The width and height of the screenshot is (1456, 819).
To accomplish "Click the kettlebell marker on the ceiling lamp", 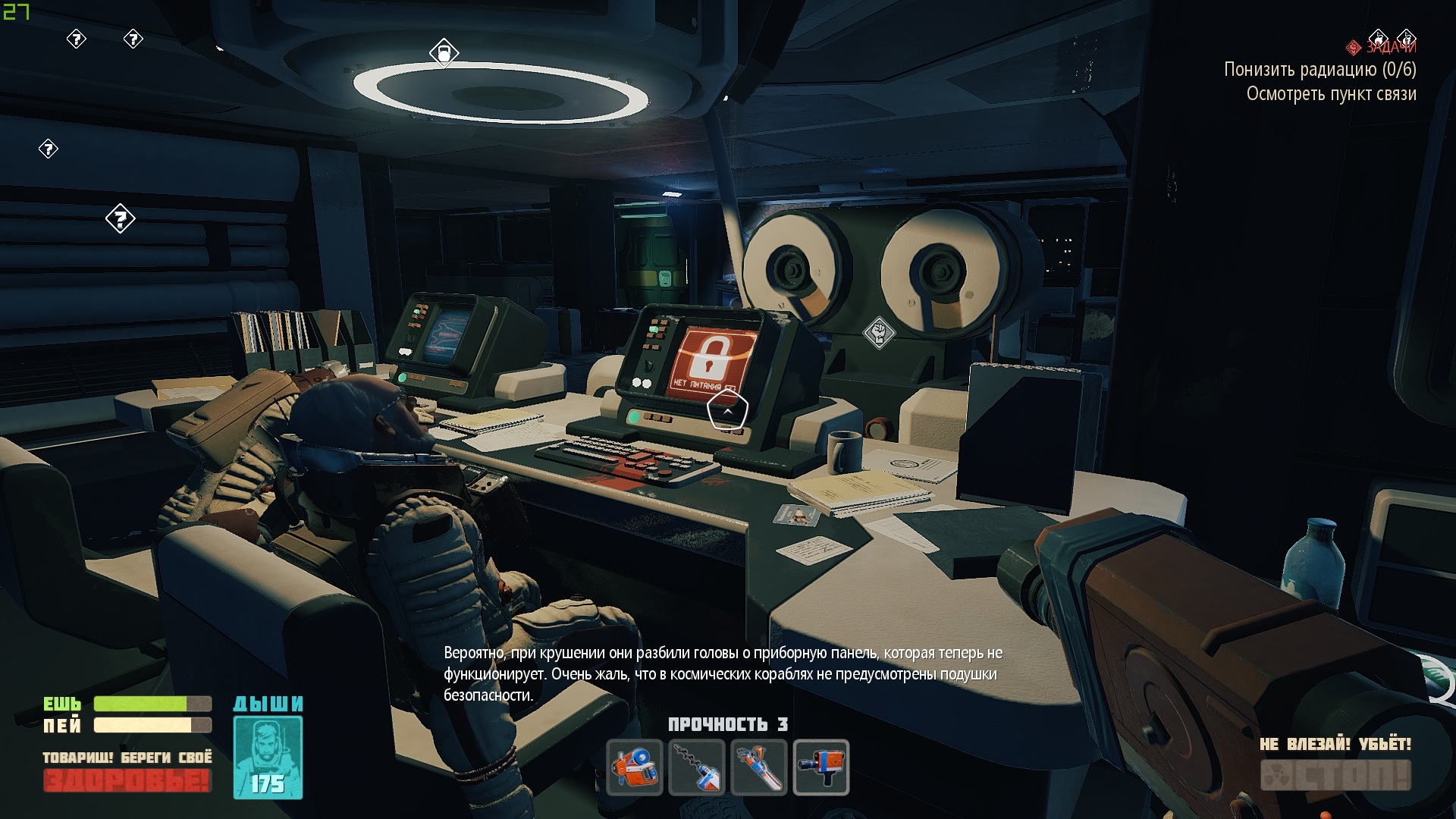I will (444, 55).
